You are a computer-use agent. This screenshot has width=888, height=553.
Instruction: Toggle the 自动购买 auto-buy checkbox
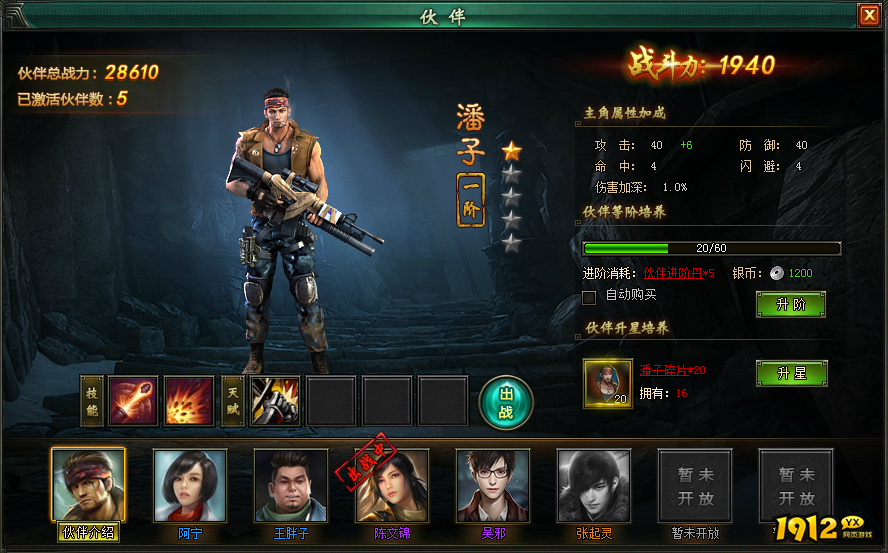click(589, 296)
